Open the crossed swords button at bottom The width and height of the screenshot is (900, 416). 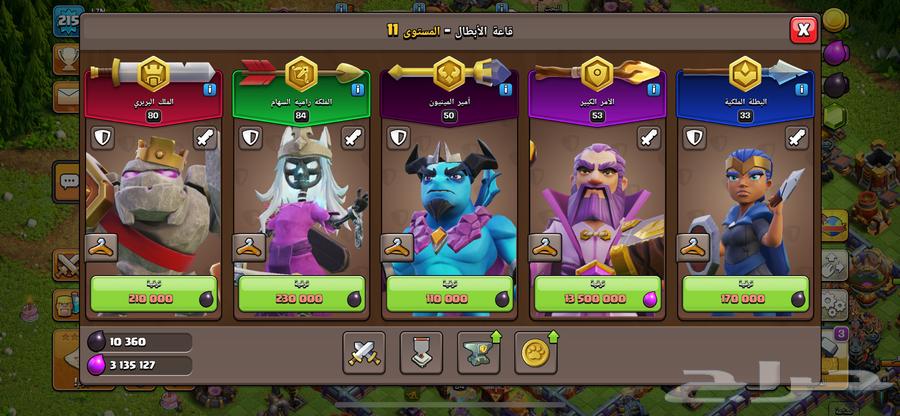(363, 352)
